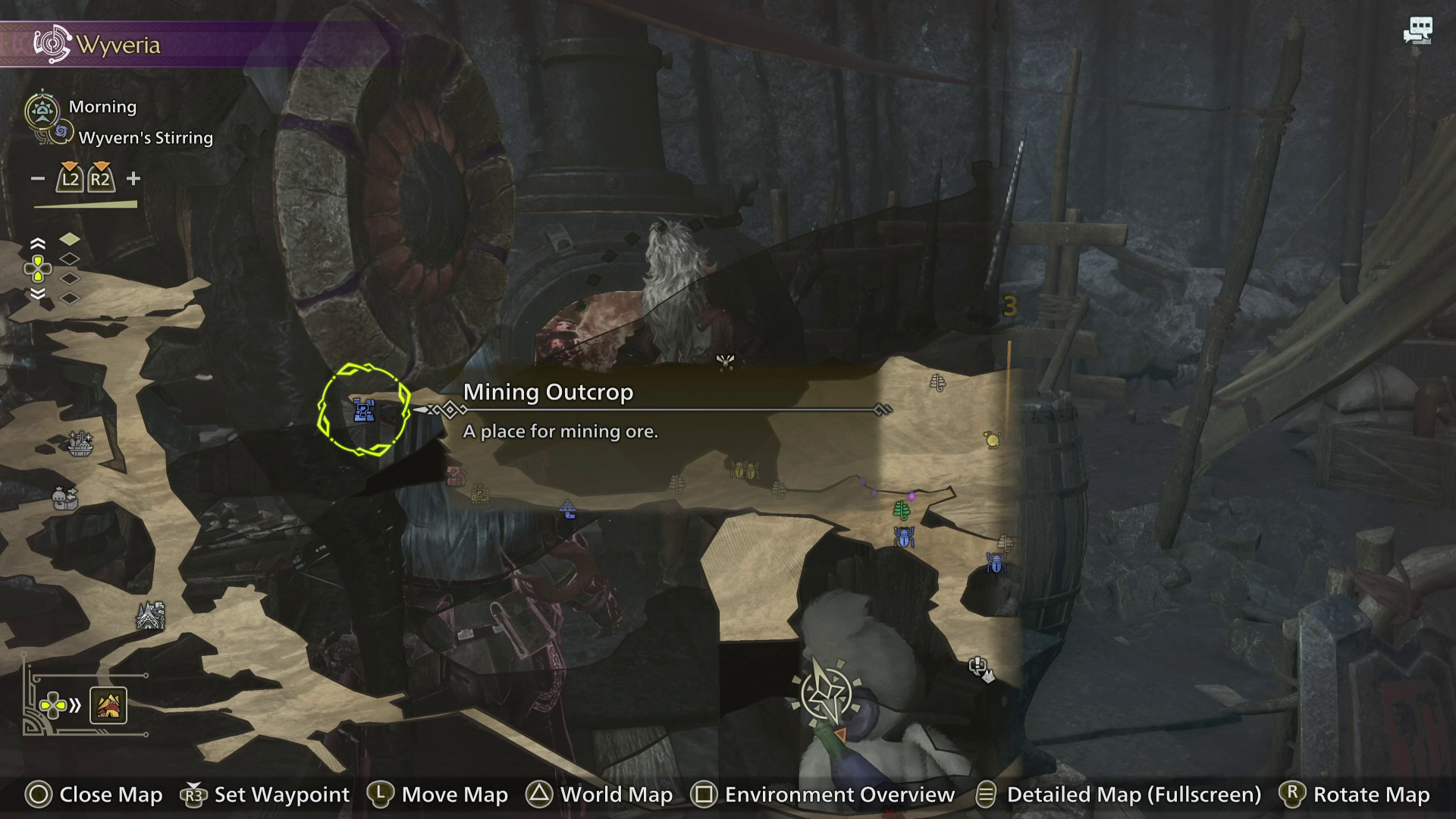This screenshot has height=819, width=1456.
Task: Select the highlighted top floor-level diamond
Action: coord(68,238)
